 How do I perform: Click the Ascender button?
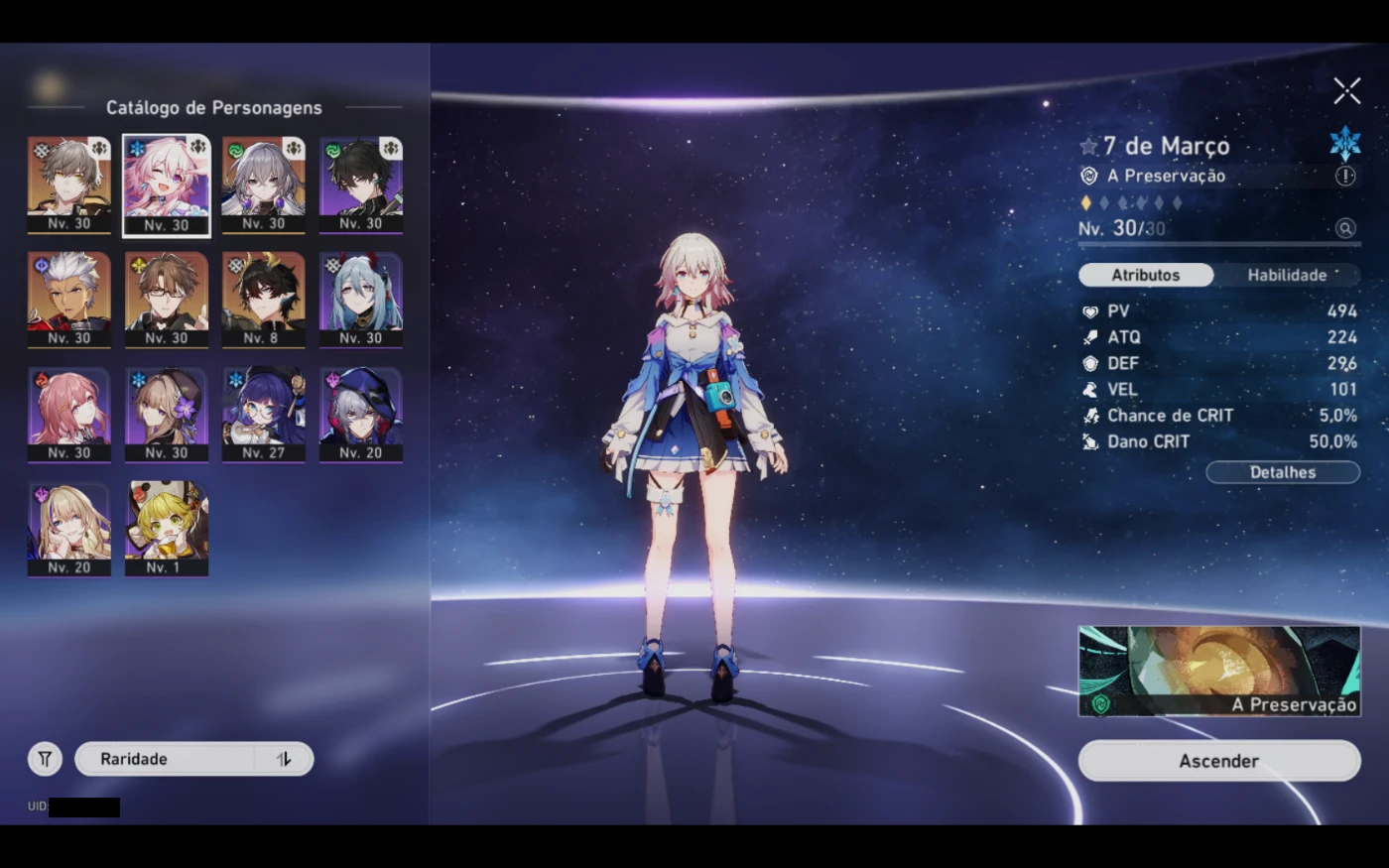[x=1218, y=761]
